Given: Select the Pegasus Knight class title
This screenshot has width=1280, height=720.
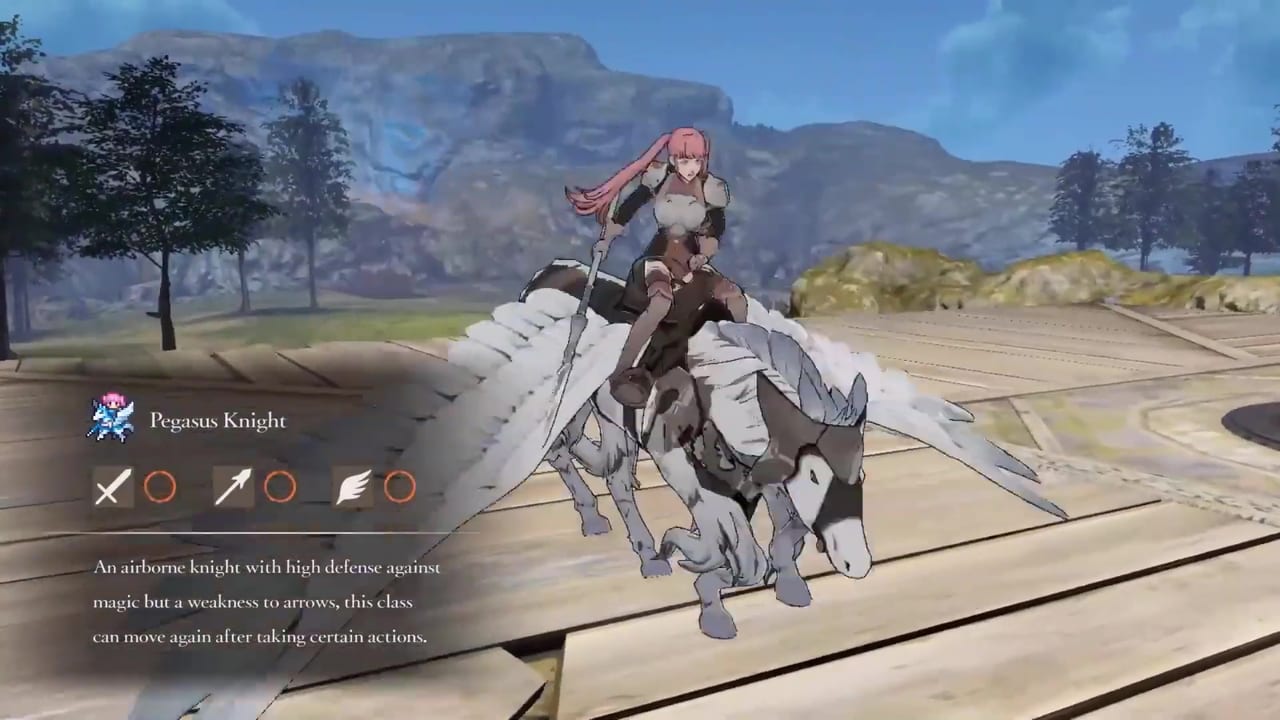Looking at the screenshot, I should pos(217,420).
